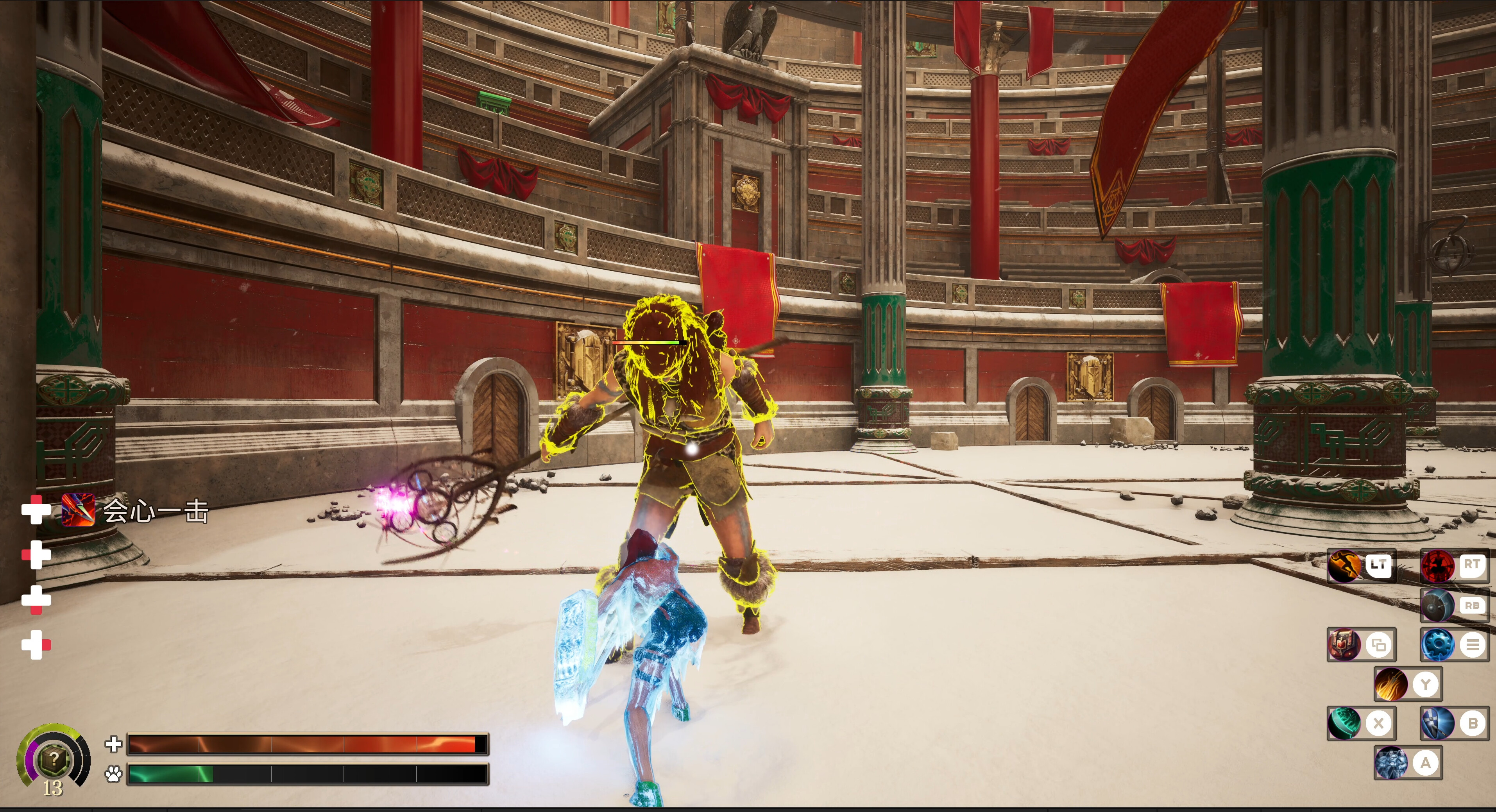Click the soldiers summon icon beside A
Image resolution: width=1496 pixels, height=812 pixels.
(1392, 762)
